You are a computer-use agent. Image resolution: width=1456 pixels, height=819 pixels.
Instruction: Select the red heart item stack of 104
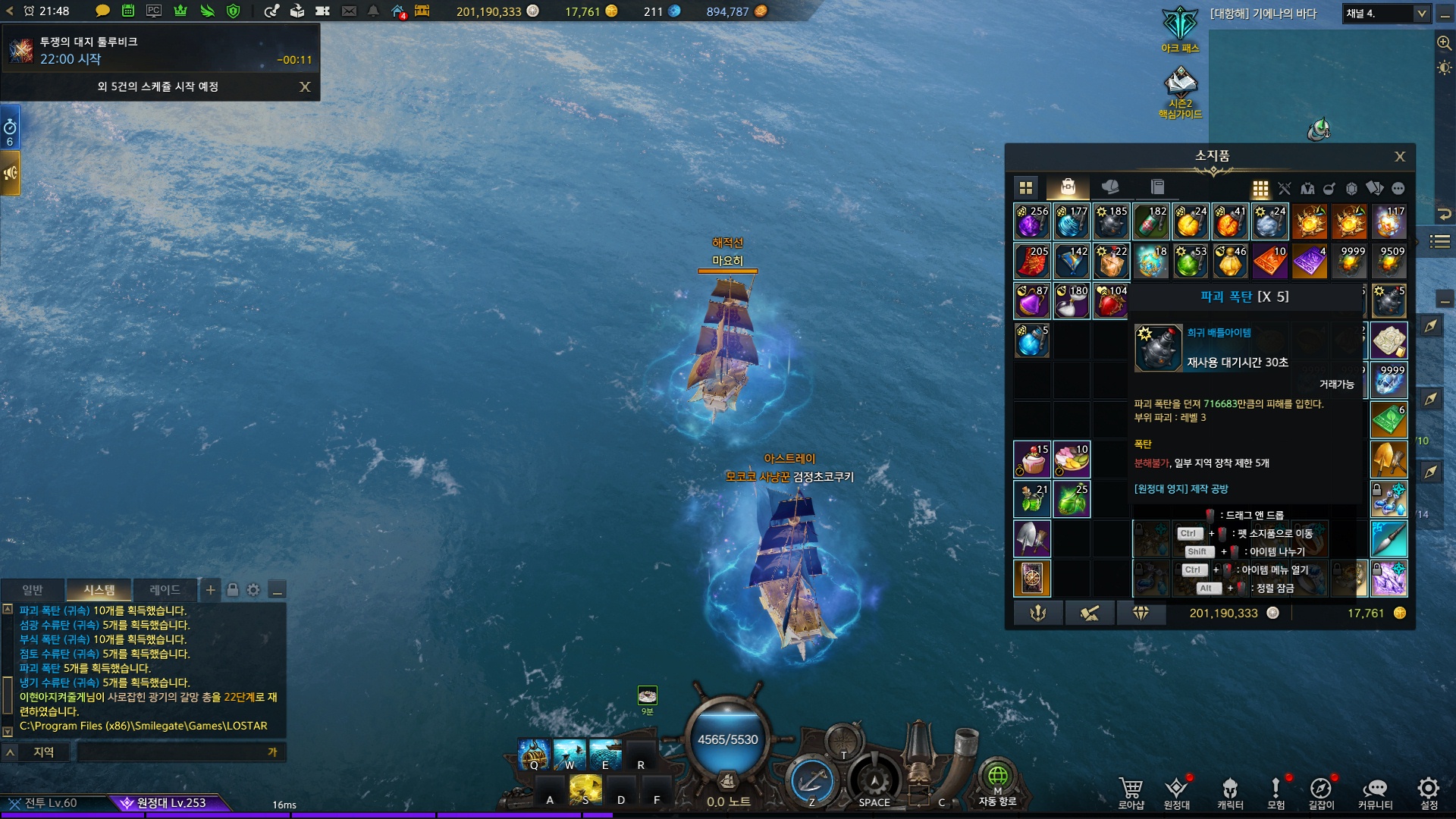pos(1111,301)
